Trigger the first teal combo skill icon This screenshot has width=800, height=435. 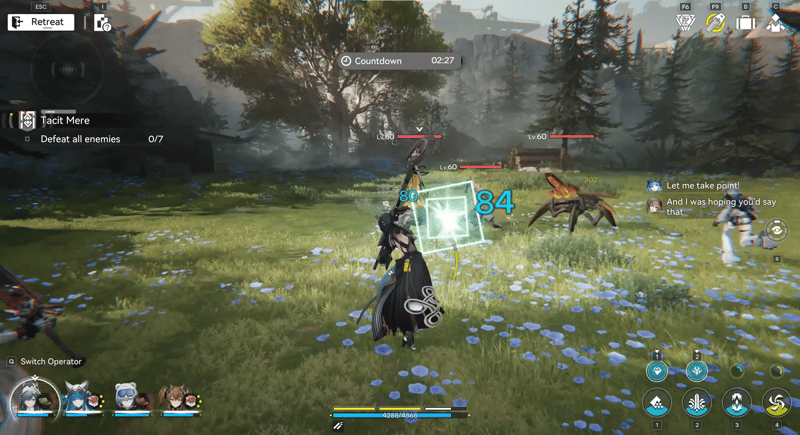[x=657, y=371]
